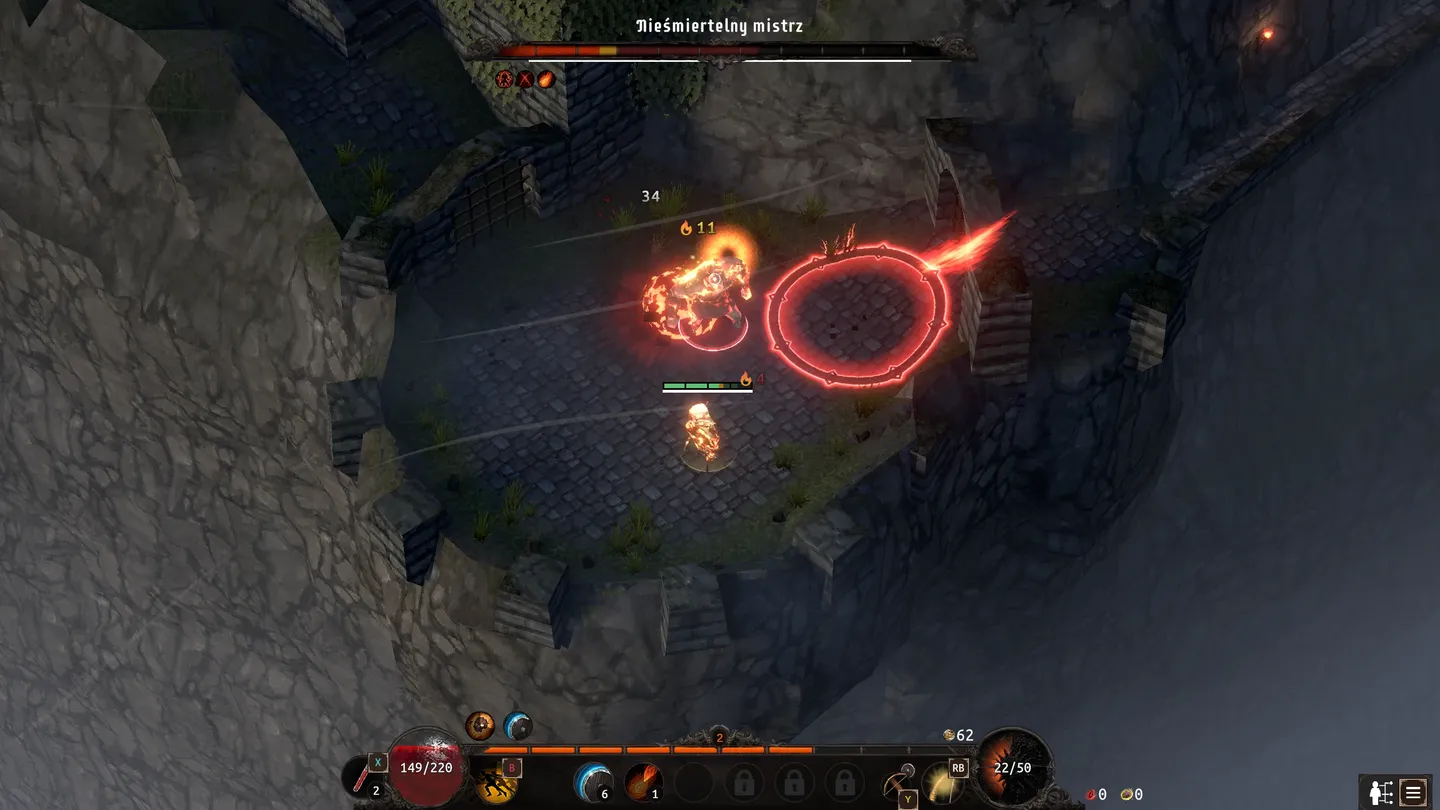
Task: Inspect the orange eye buff icon
Action: 480,726
